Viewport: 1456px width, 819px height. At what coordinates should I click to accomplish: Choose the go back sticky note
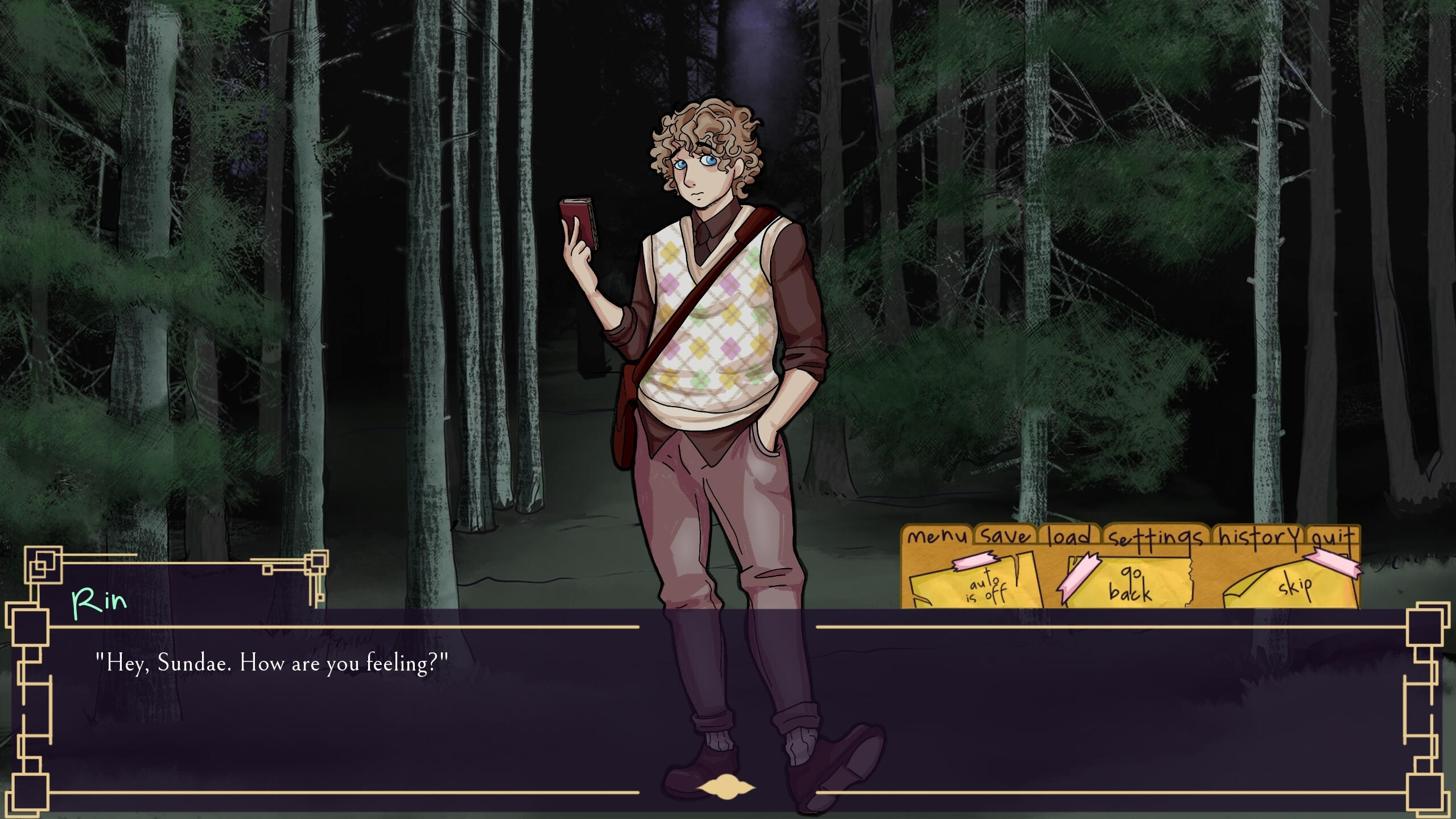click(1129, 582)
